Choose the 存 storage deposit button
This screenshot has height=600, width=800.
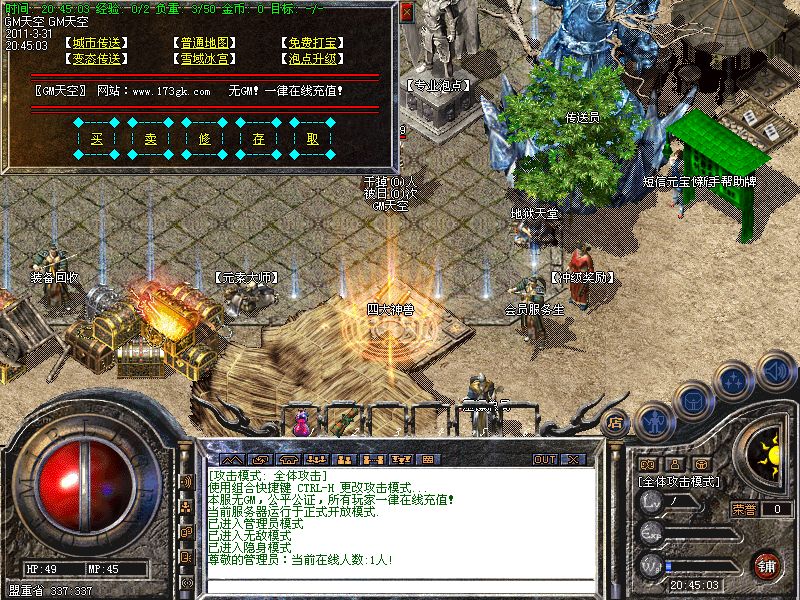259,139
